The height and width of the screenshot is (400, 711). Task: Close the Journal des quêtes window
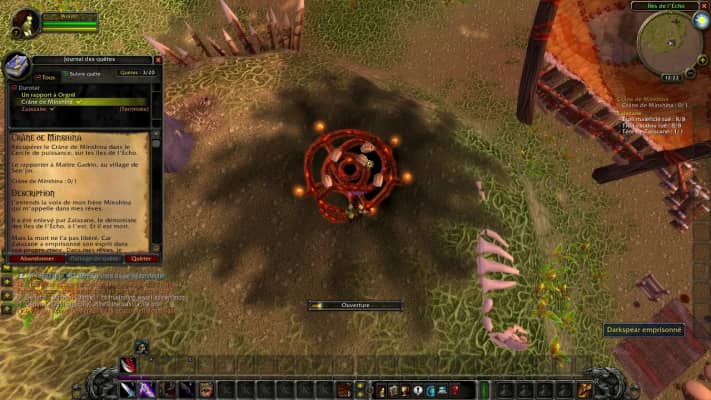[158, 60]
